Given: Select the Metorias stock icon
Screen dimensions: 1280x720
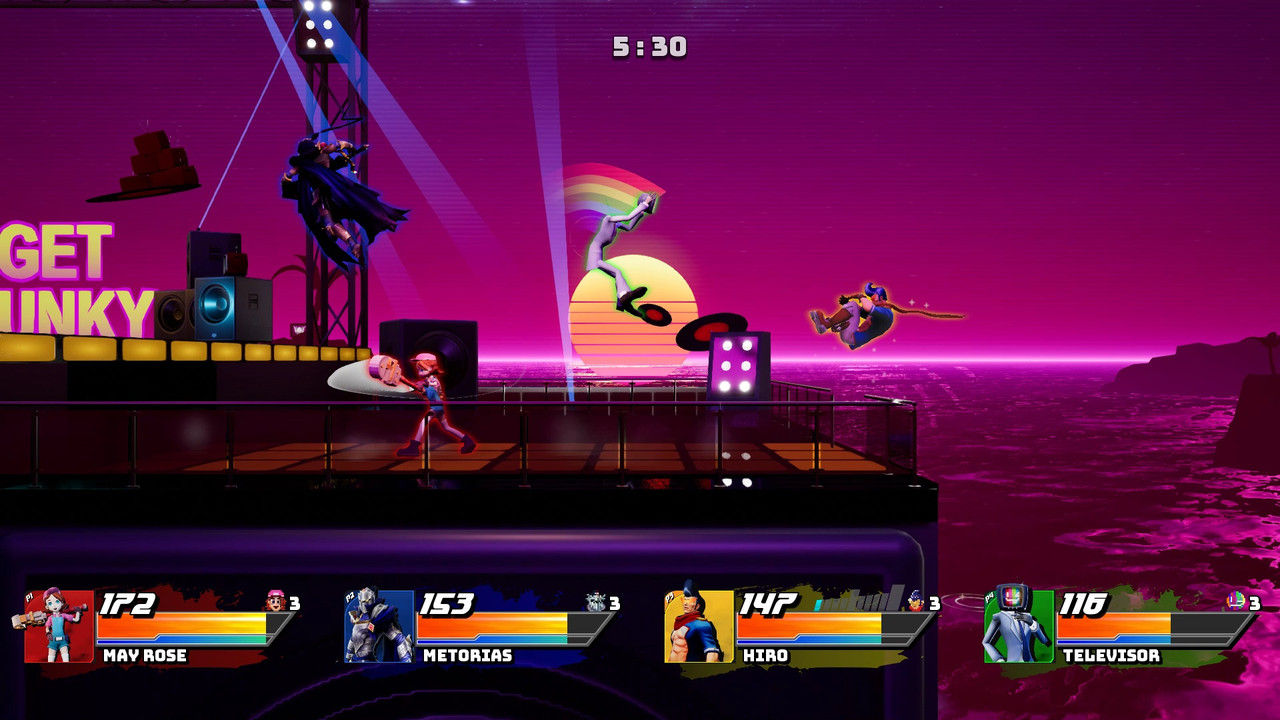Looking at the screenshot, I should [x=596, y=602].
